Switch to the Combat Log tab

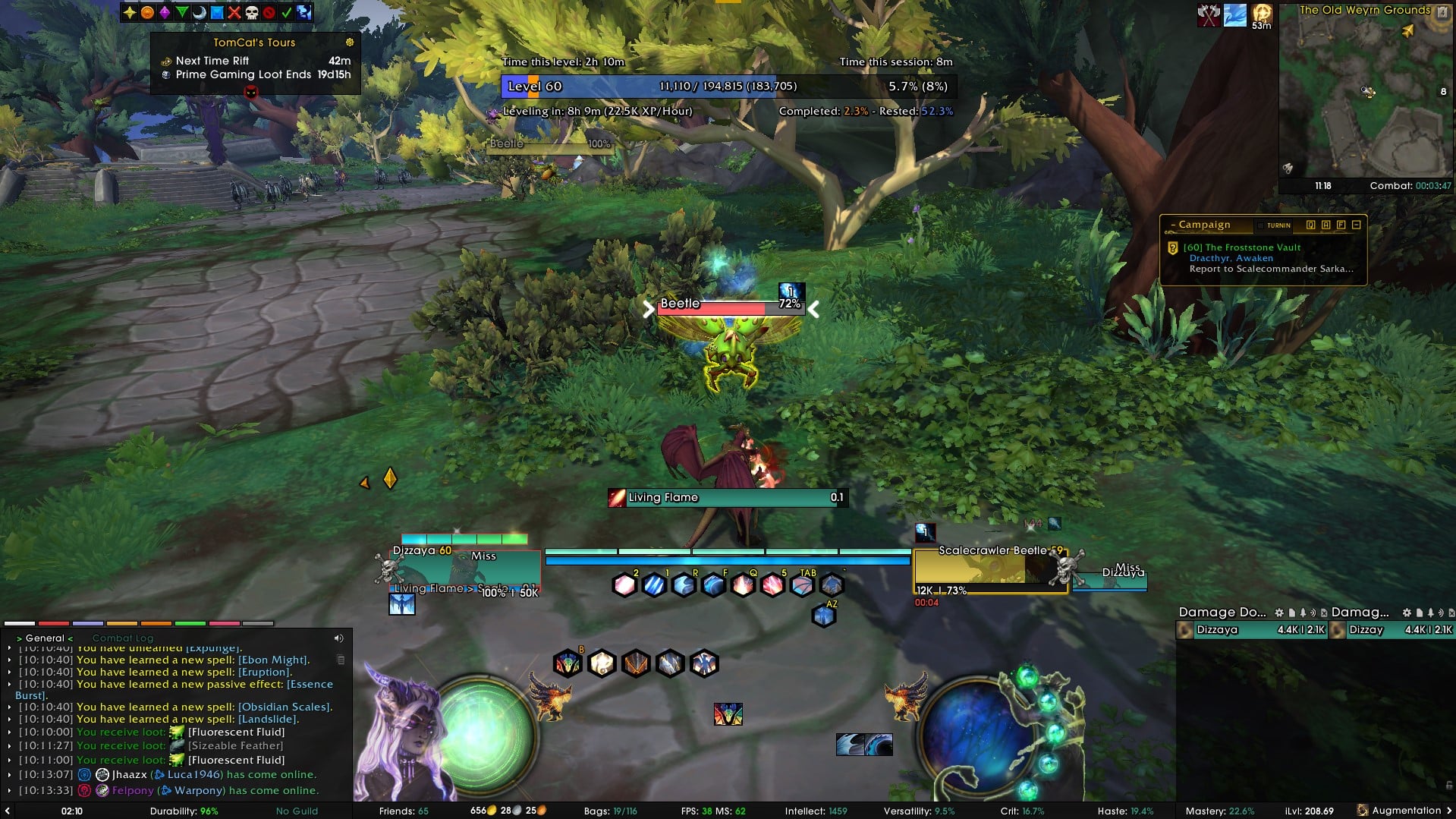point(123,638)
